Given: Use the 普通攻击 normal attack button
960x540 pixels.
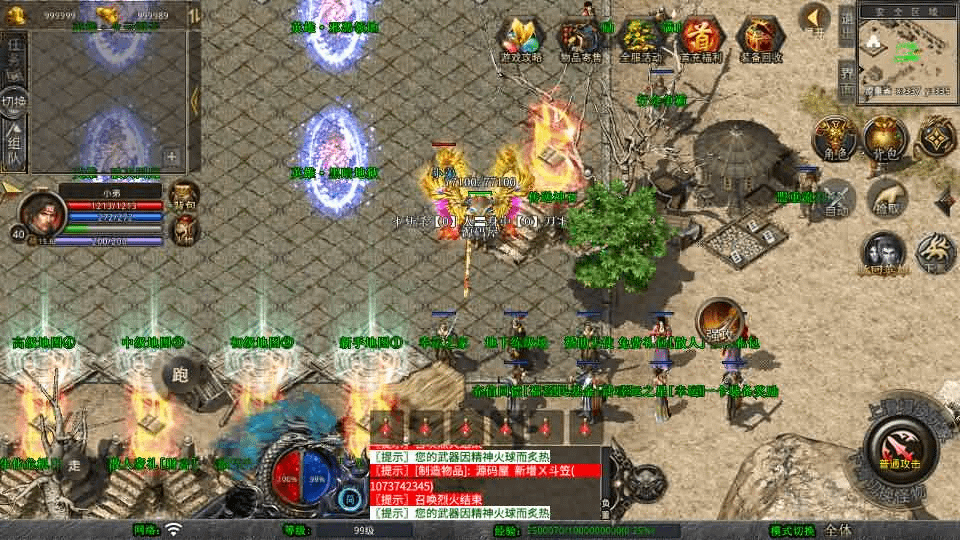Looking at the screenshot, I should (899, 445).
